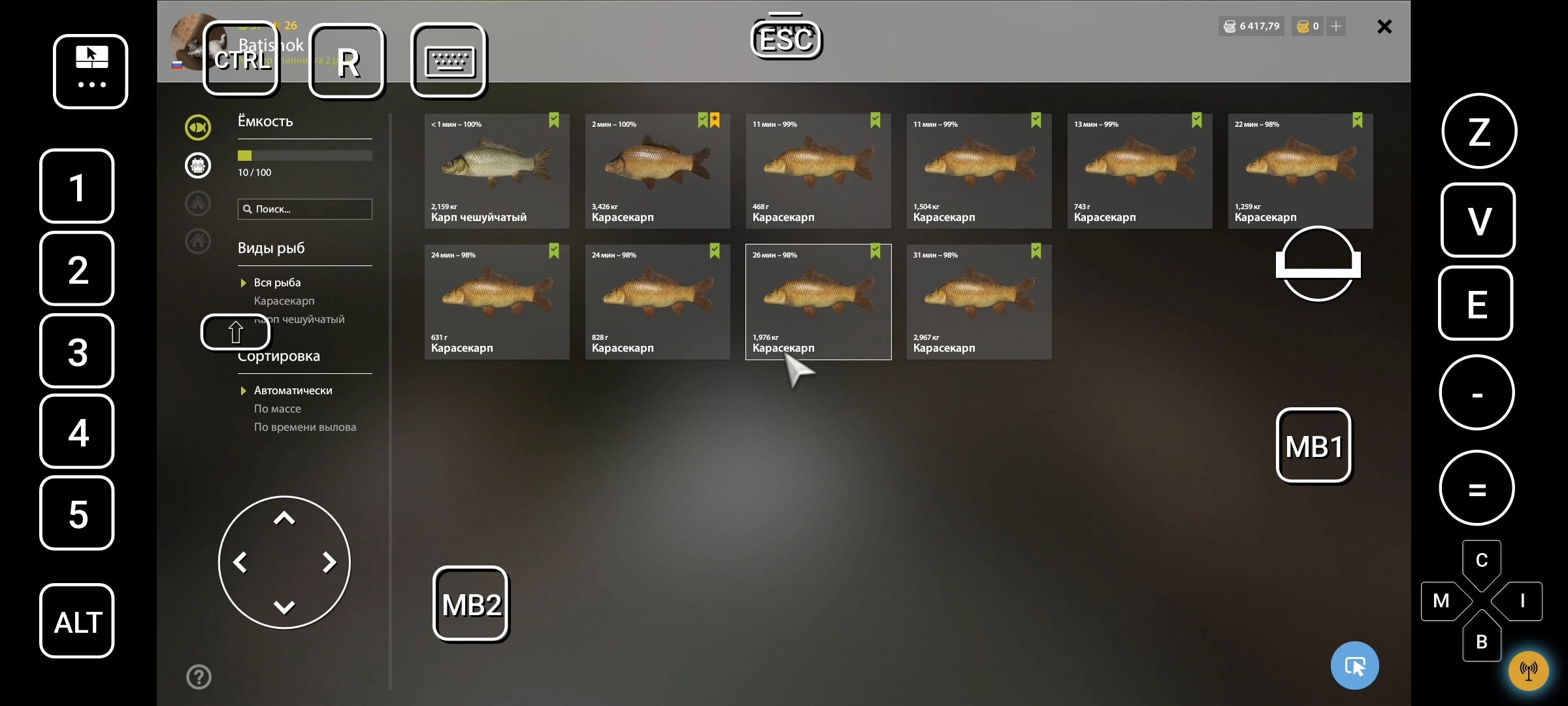Sort fish Автоматически

tap(293, 390)
